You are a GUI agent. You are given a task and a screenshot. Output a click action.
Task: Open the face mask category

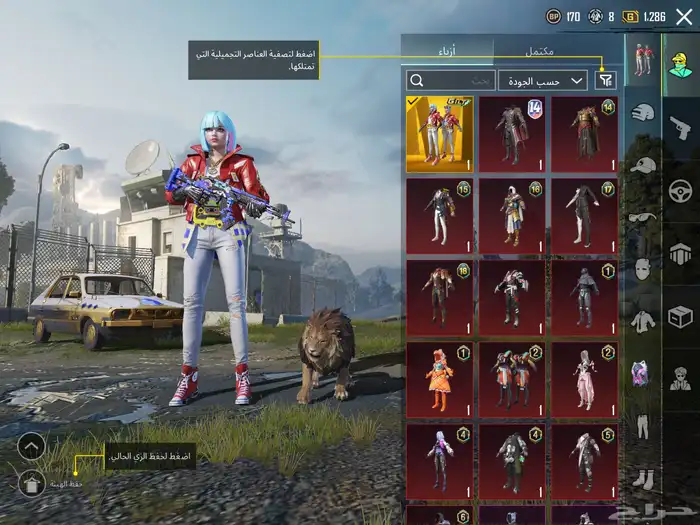pyautogui.click(x=642, y=268)
